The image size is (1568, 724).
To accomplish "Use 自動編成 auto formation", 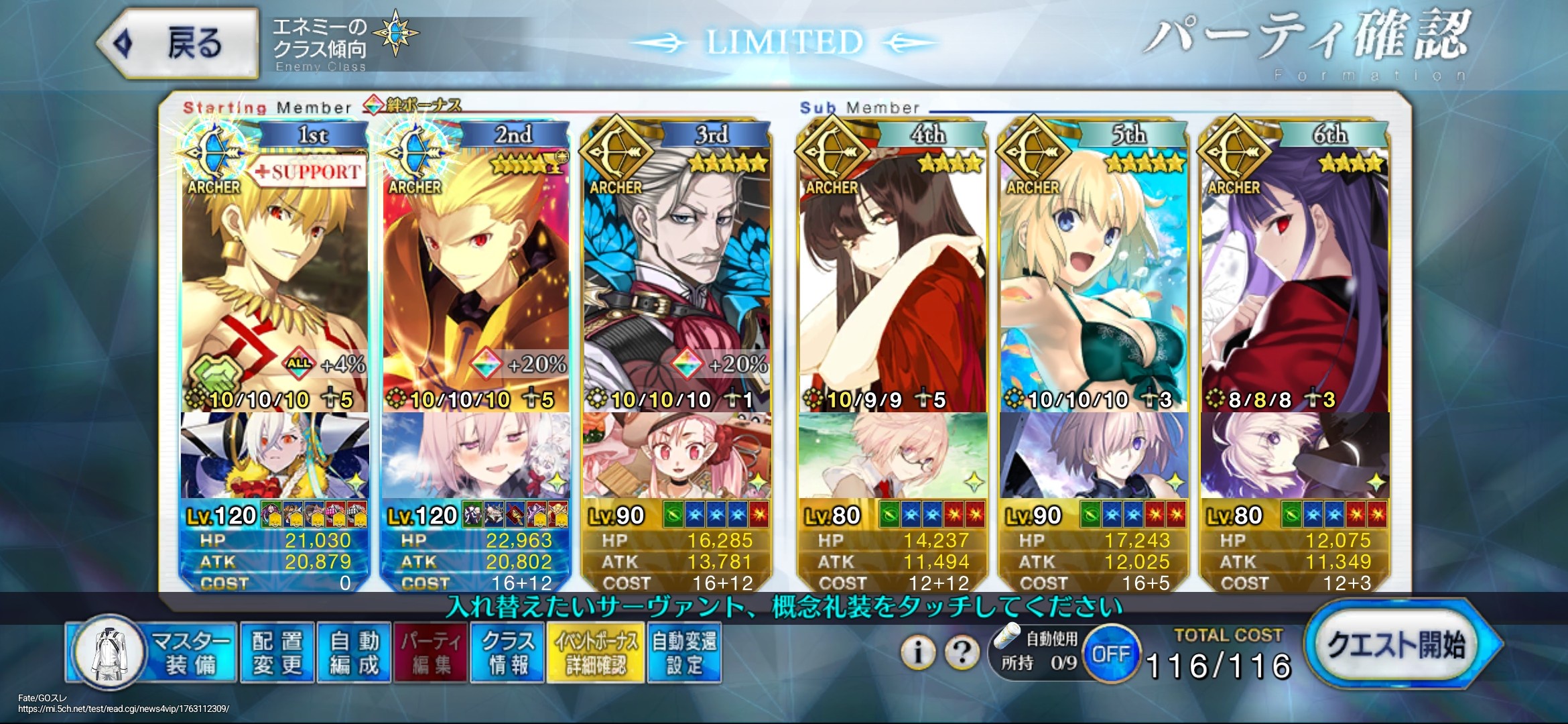I will point(354,653).
